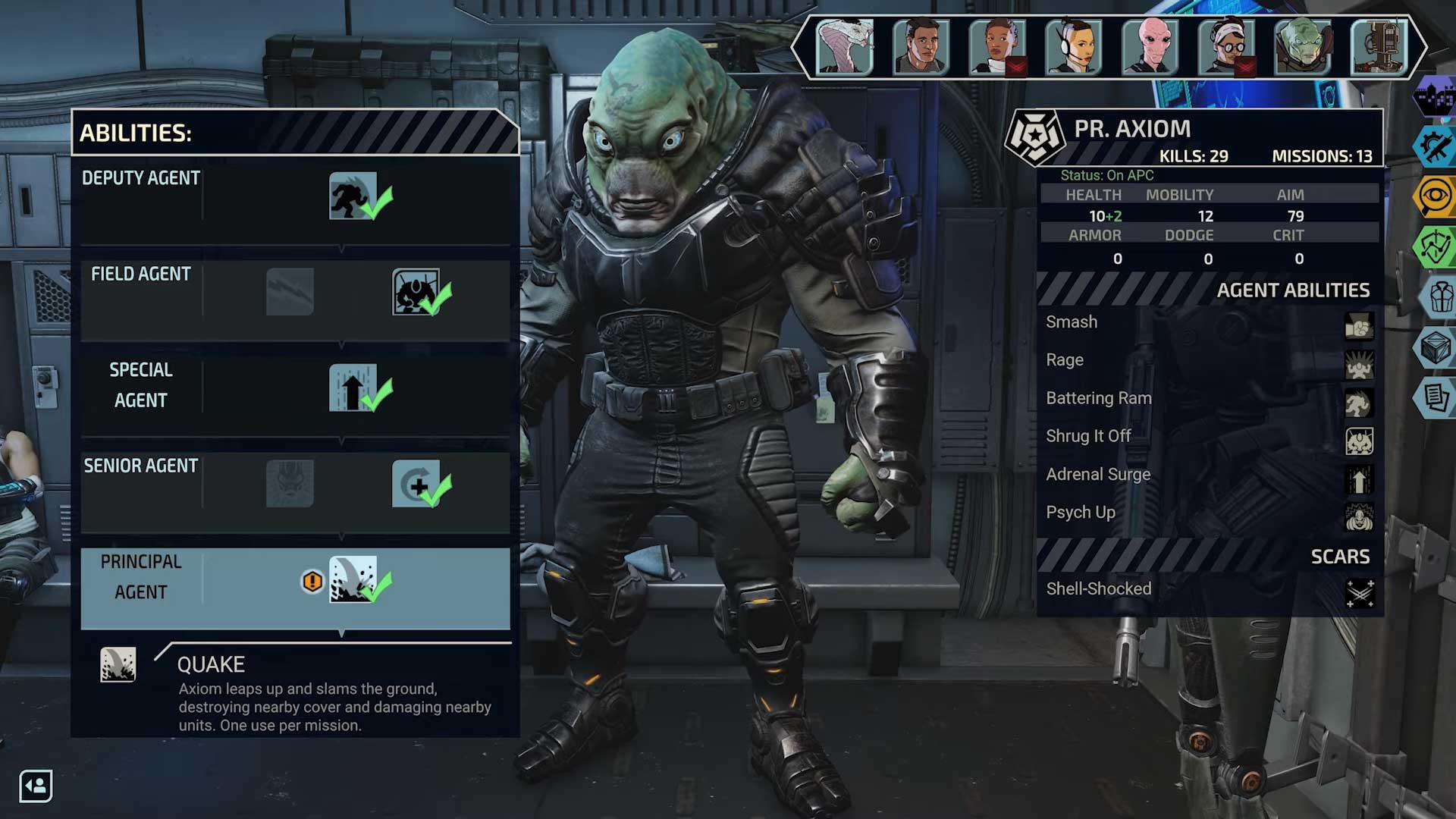Pick the agent portrait with round glasses
Screen dimensions: 1456x819
(1226, 47)
